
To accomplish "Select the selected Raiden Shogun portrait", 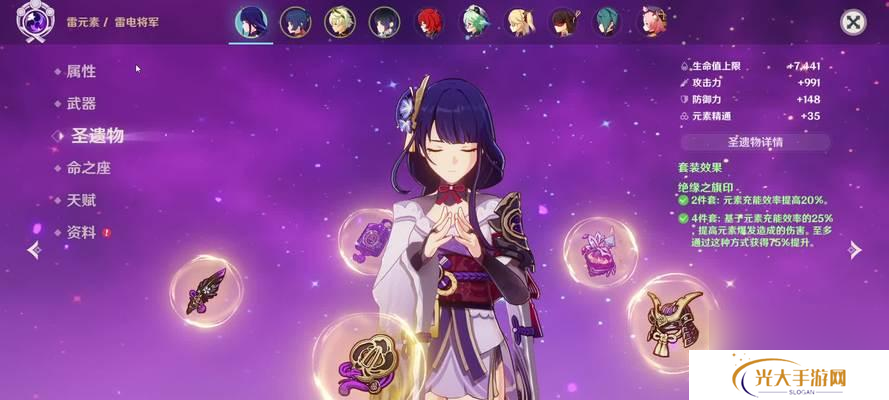I will point(249,21).
